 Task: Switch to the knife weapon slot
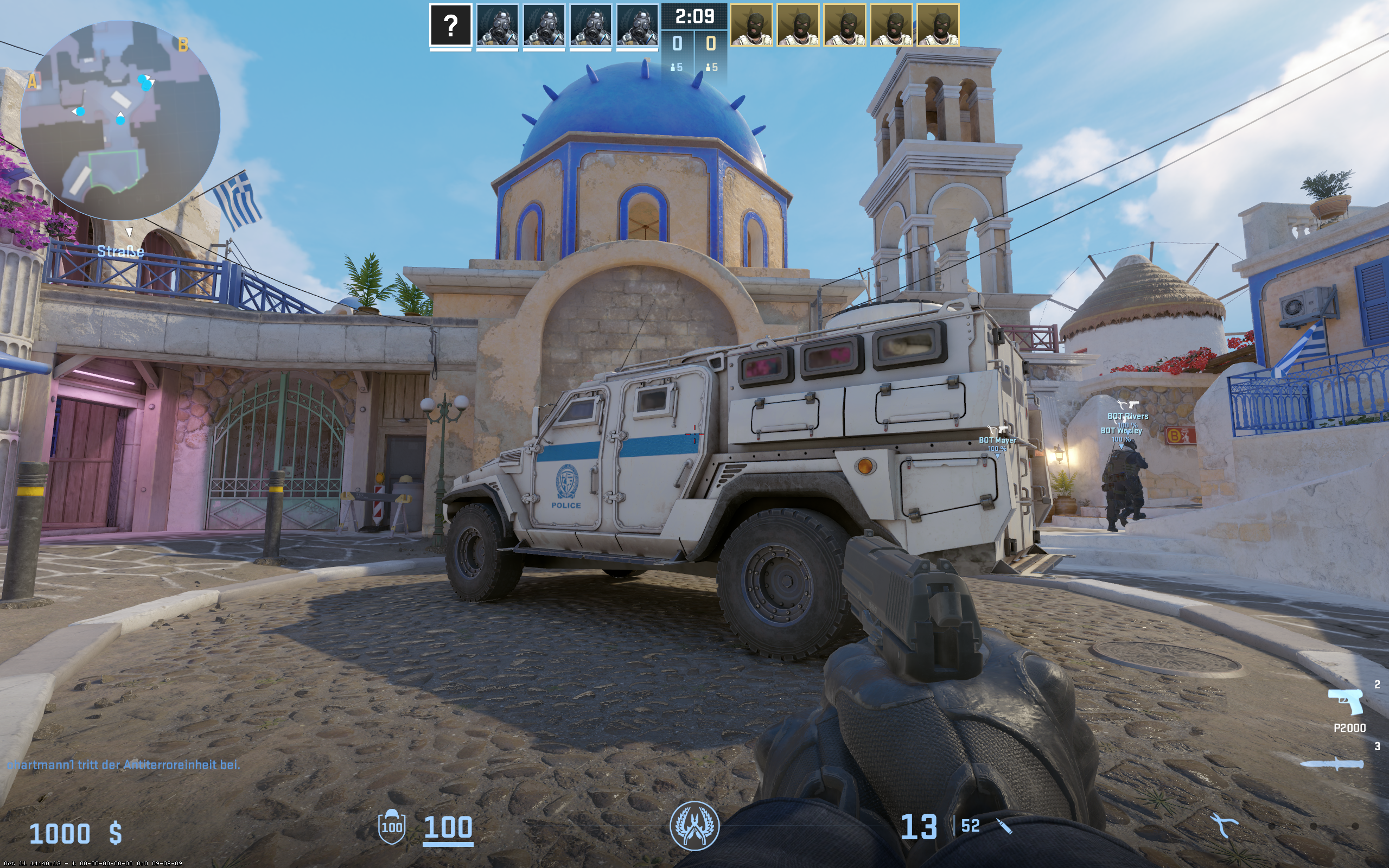pyautogui.click(x=1331, y=764)
